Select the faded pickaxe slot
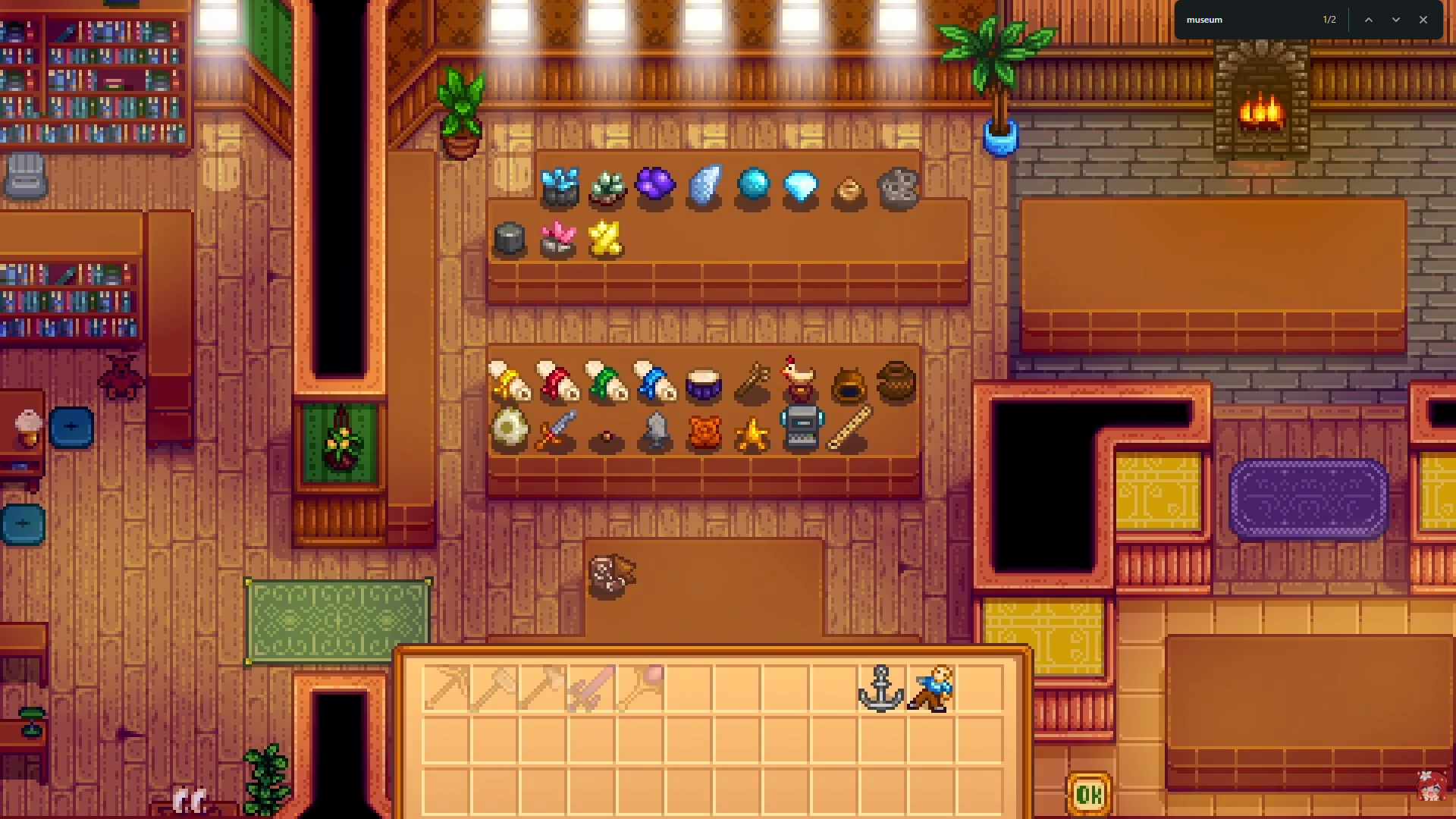1456x819 pixels. coord(445,689)
